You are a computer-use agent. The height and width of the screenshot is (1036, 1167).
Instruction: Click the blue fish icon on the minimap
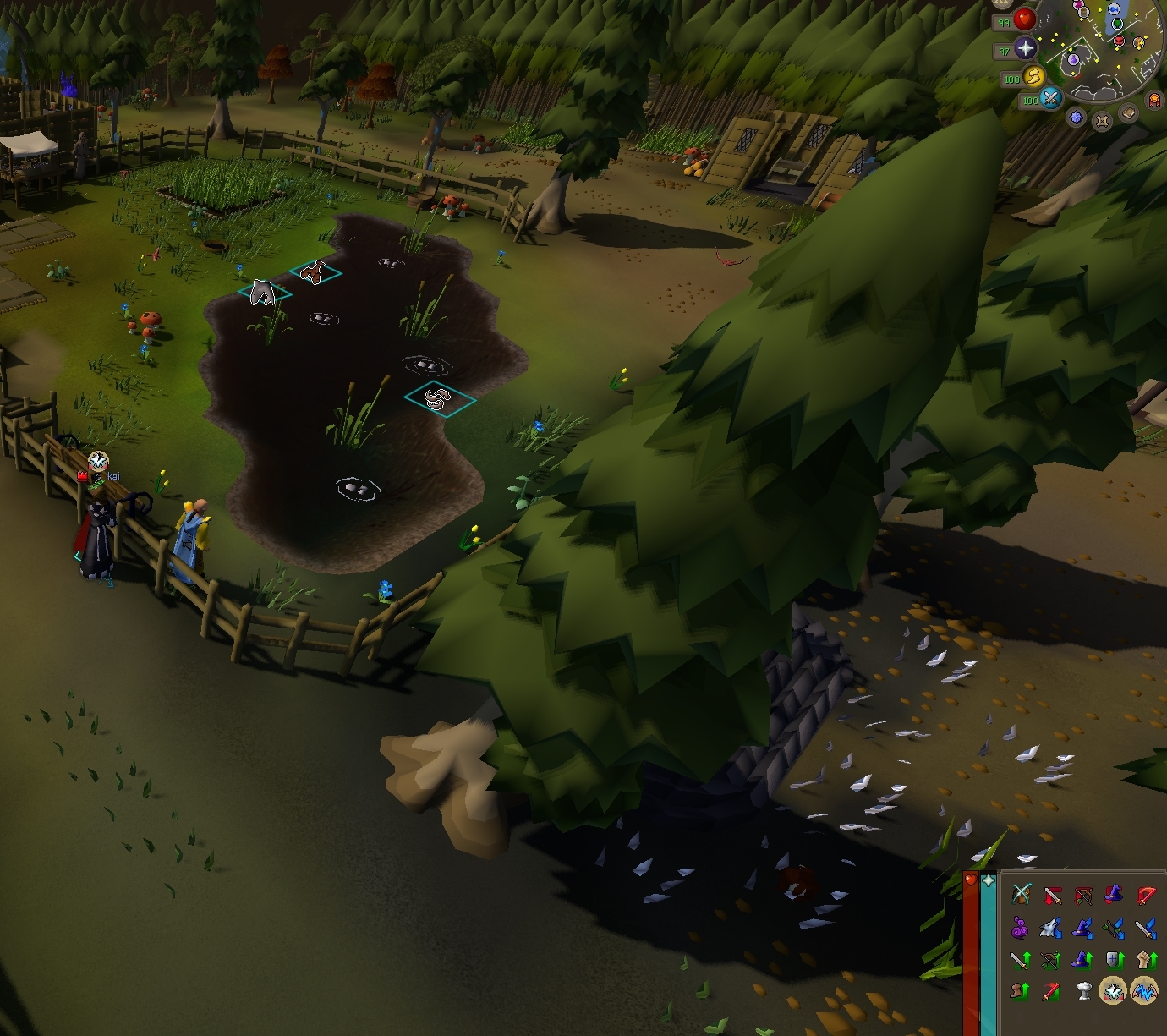click(x=1114, y=9)
